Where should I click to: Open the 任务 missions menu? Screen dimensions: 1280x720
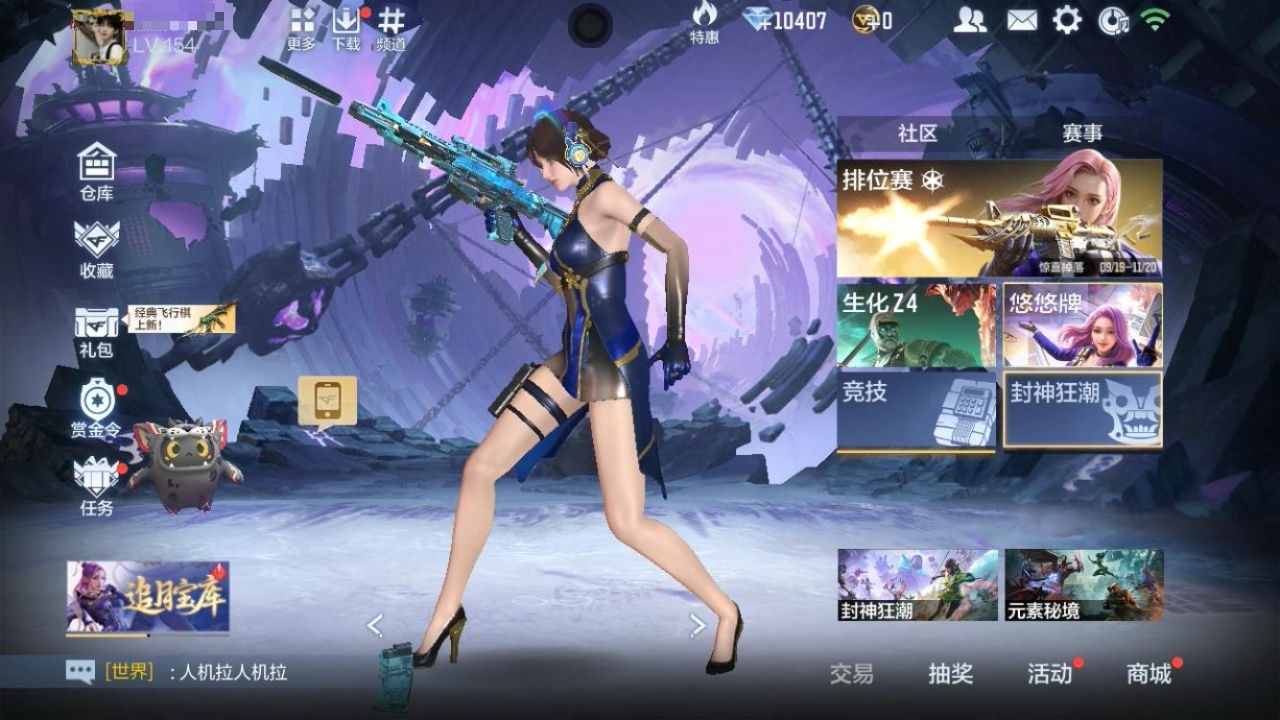point(97,485)
